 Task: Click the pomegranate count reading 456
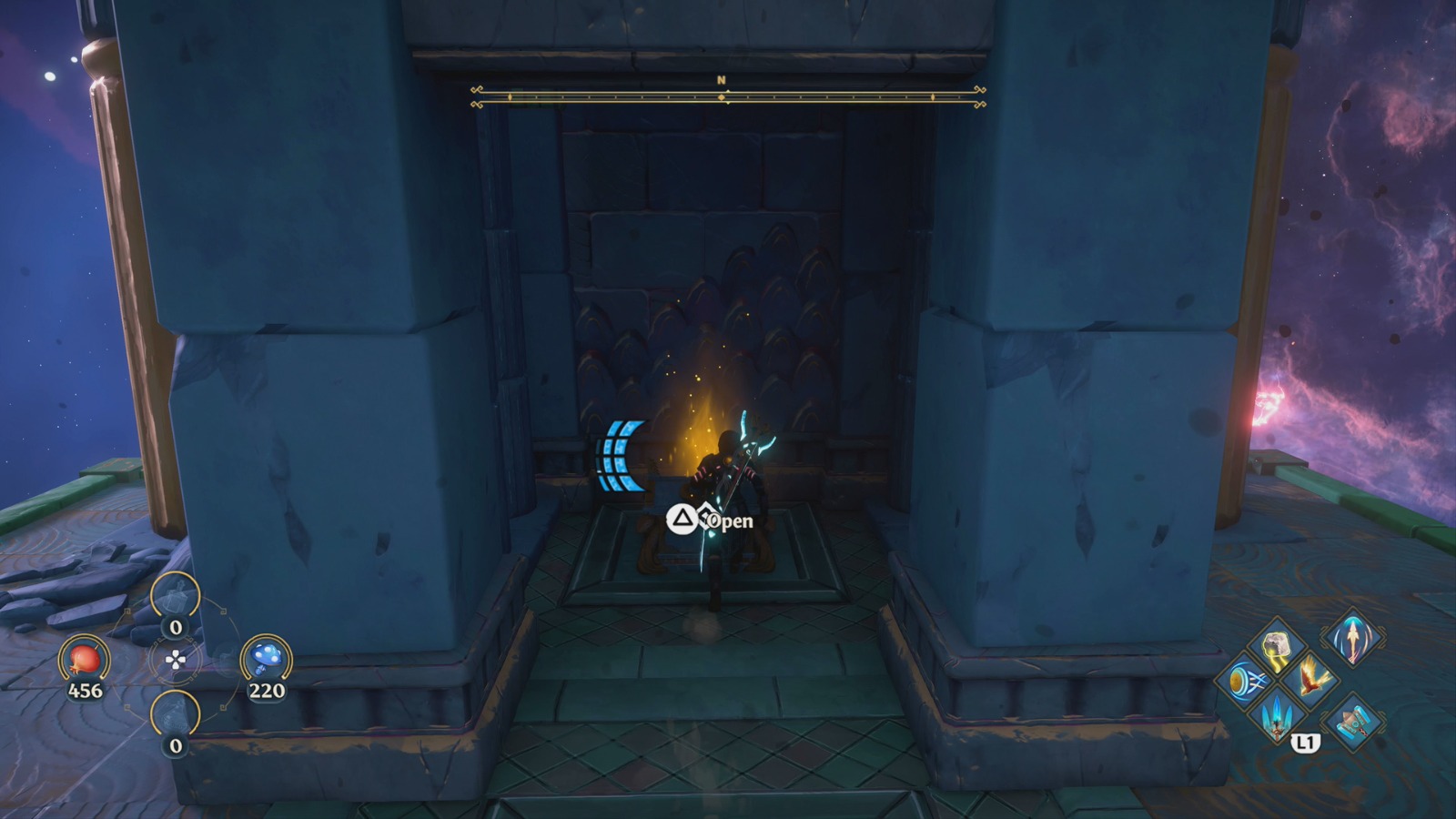pos(85,690)
